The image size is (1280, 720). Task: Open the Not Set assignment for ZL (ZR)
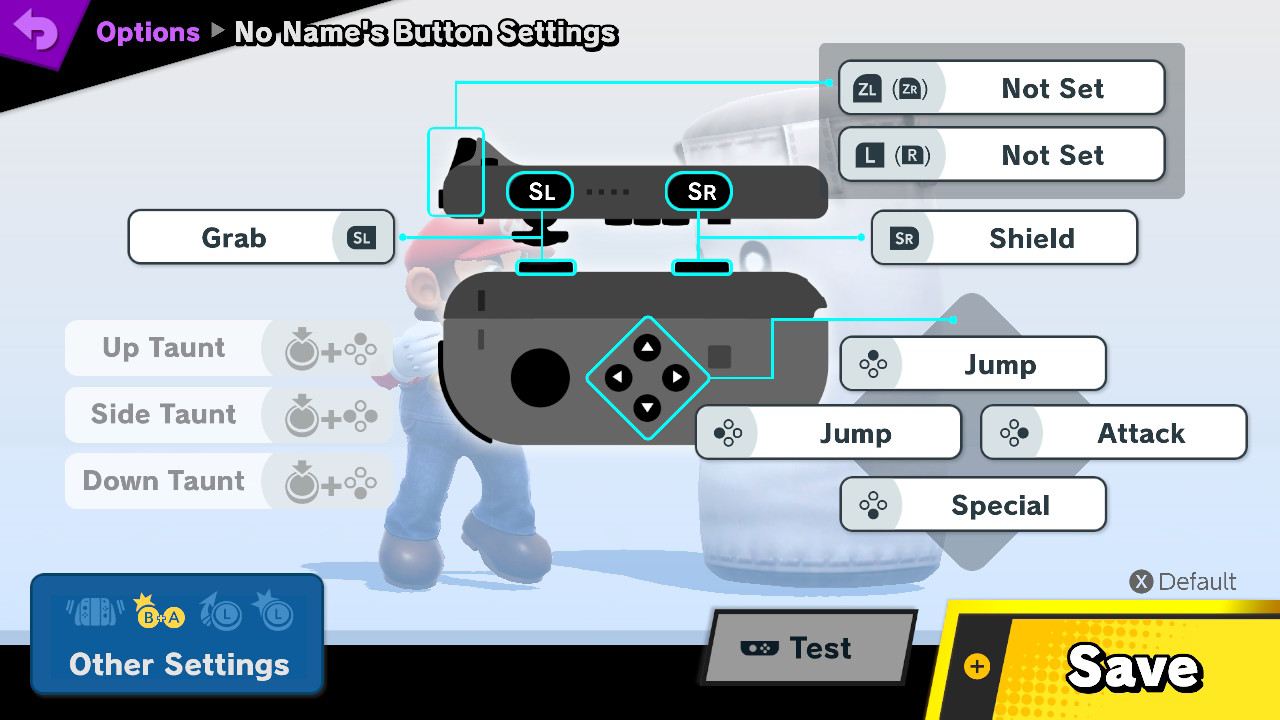point(1000,88)
